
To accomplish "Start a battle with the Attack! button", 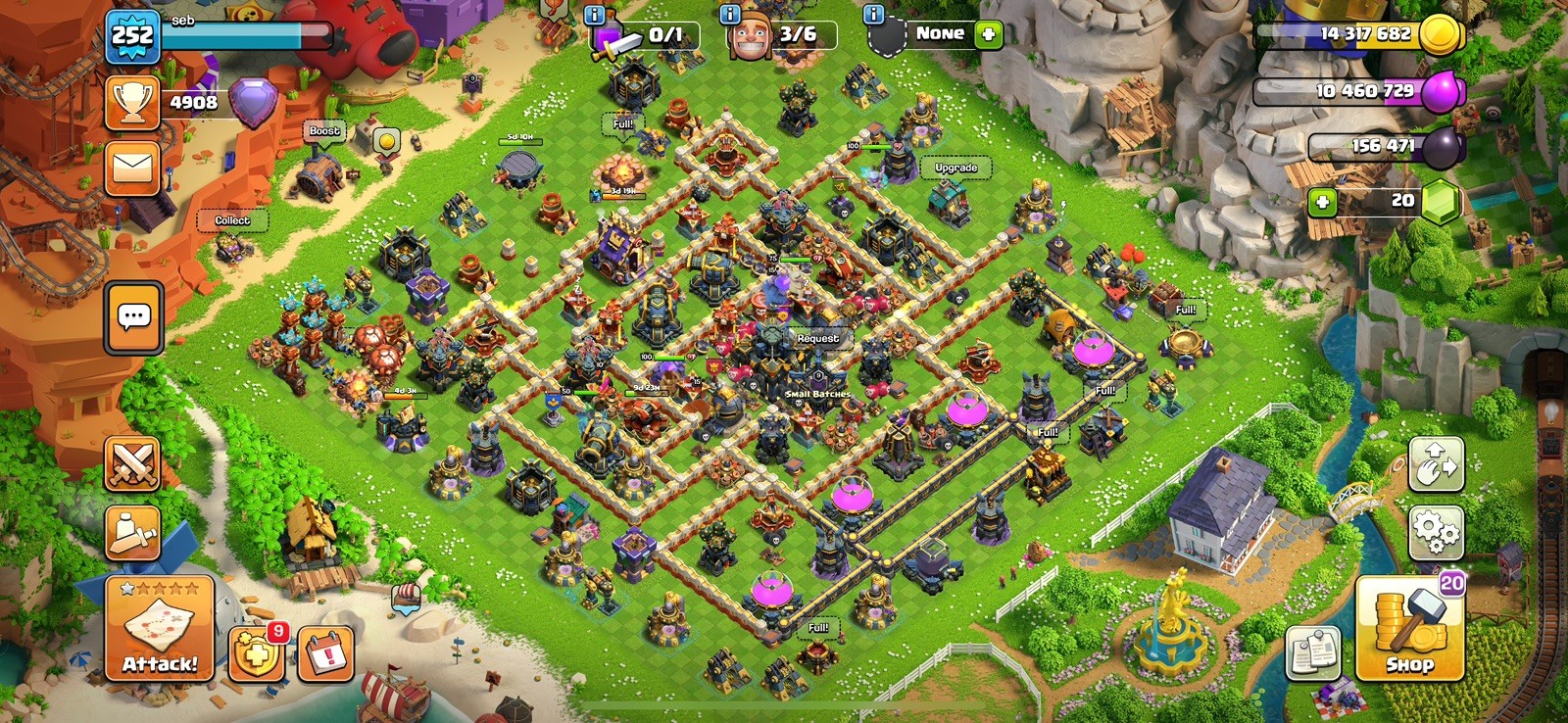I will coord(159,629).
